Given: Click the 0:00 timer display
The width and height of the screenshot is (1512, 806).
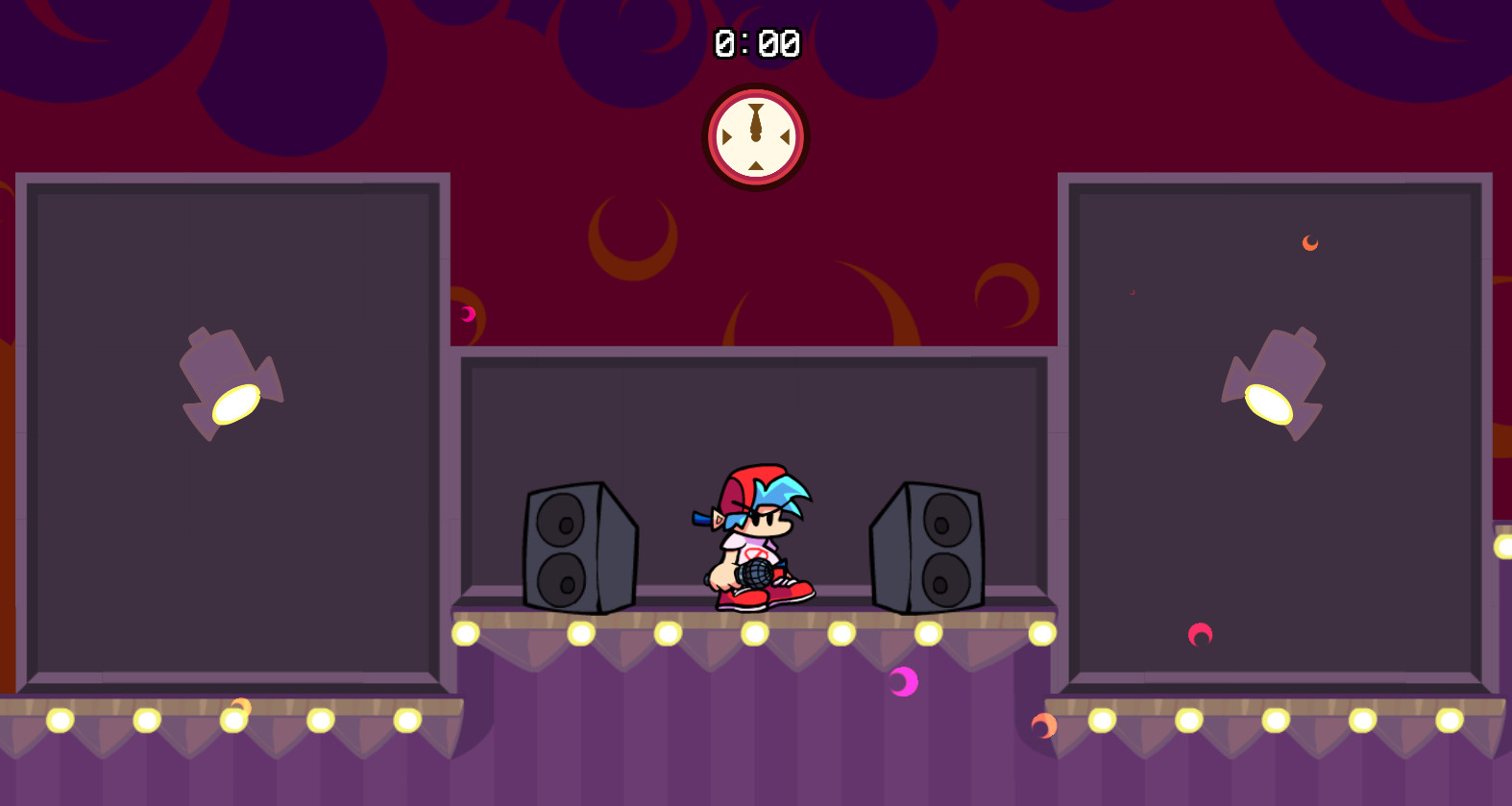Looking at the screenshot, I should [756, 43].
